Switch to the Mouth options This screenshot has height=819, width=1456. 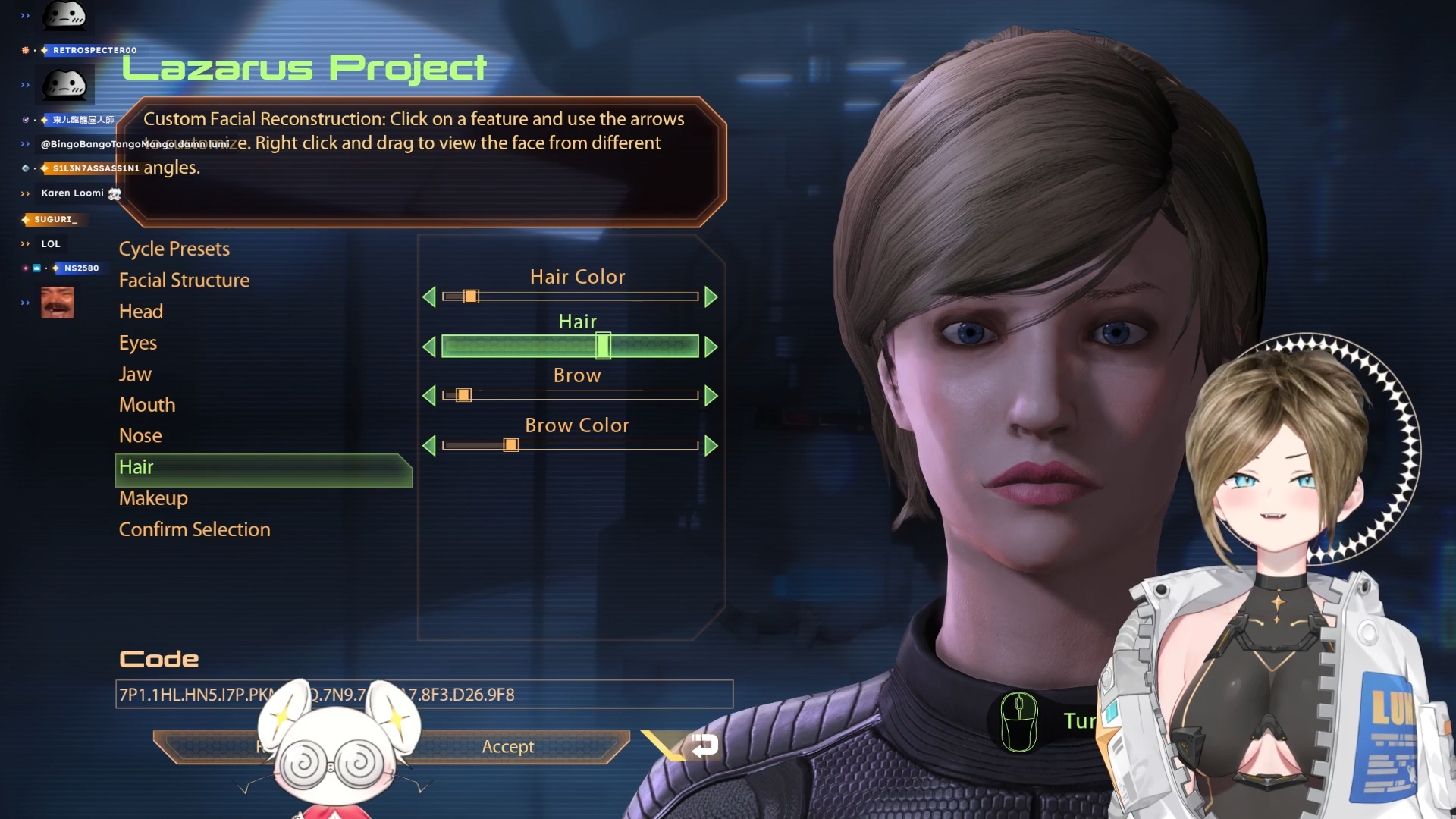tap(147, 405)
